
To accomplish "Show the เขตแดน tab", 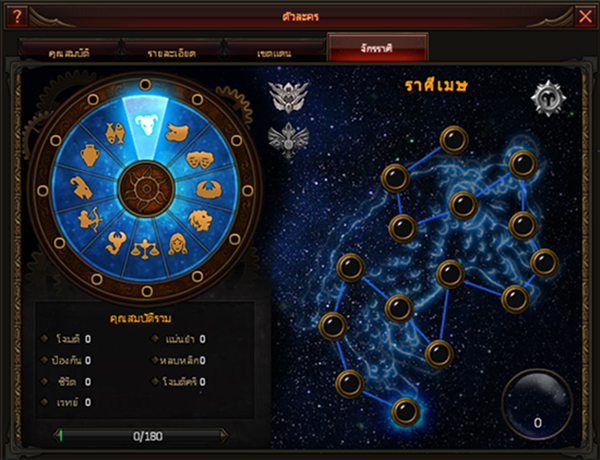I will [273, 50].
